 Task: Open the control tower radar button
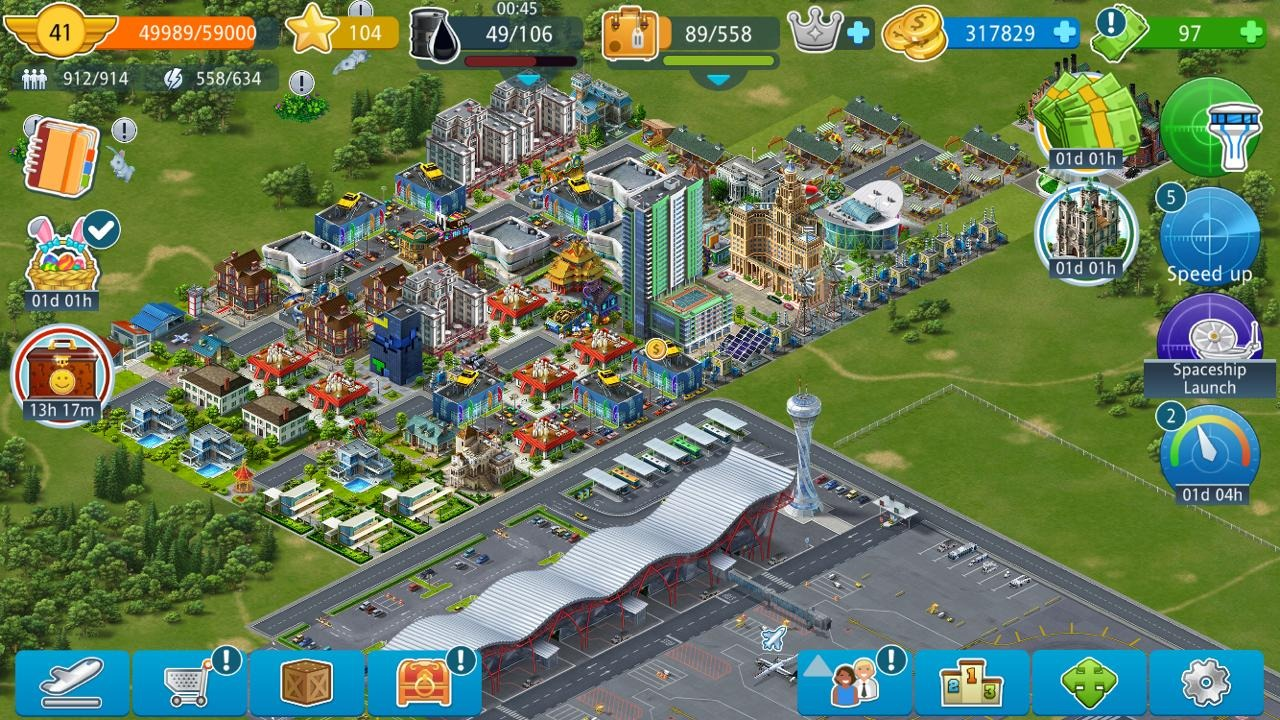[1210, 127]
